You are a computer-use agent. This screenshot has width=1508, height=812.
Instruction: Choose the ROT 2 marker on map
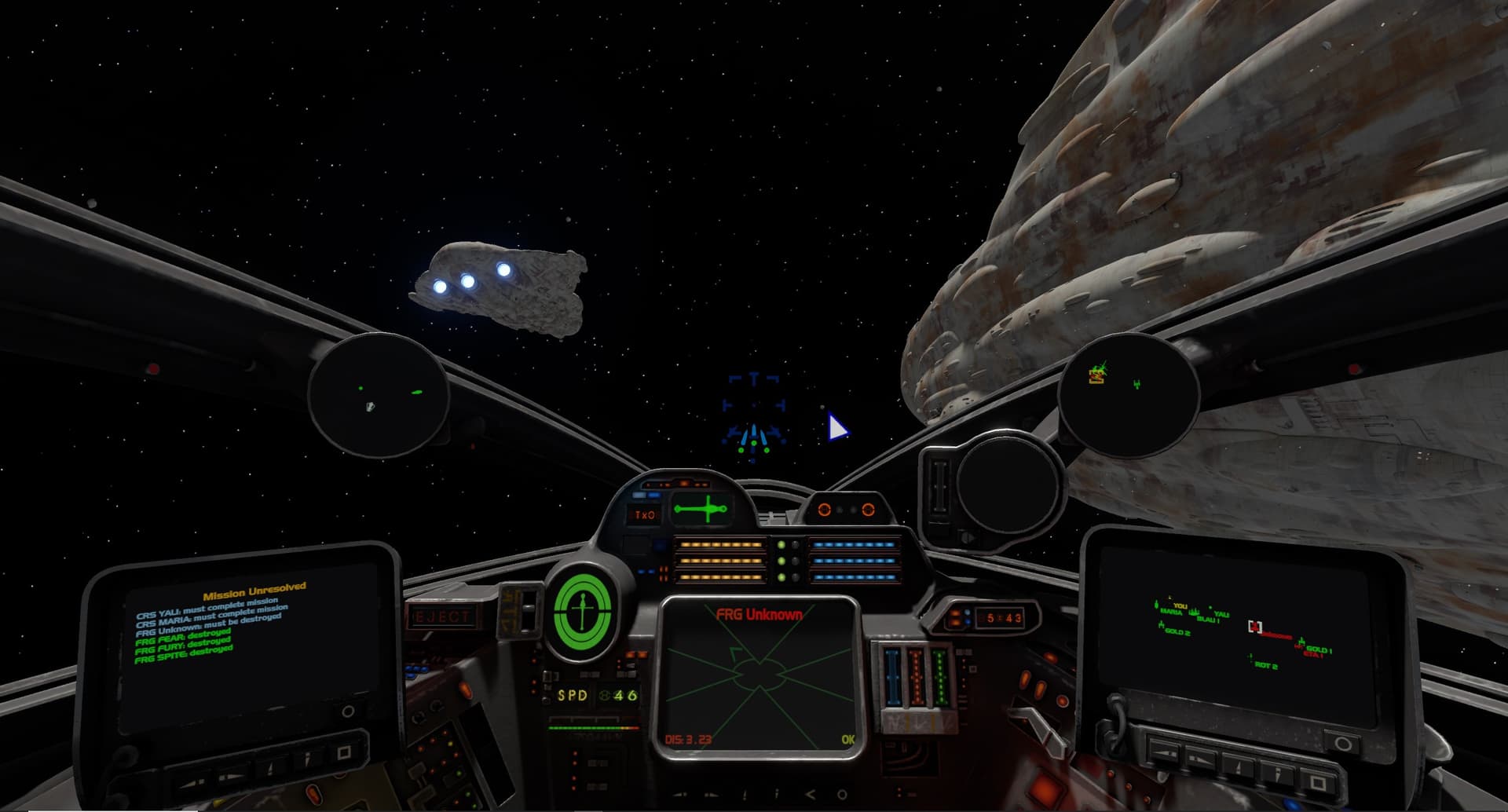(x=1265, y=666)
